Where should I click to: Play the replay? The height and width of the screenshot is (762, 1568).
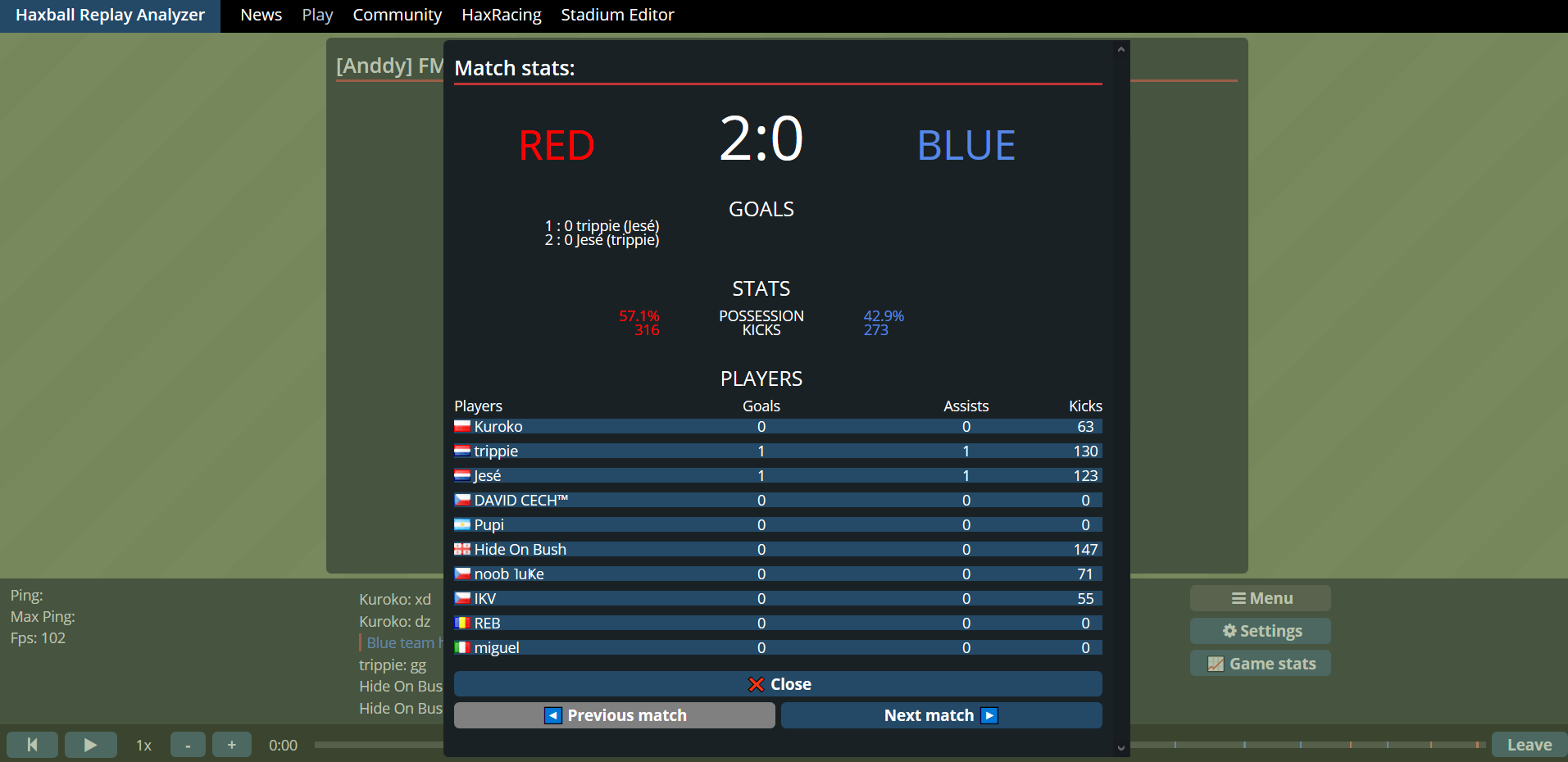90,745
